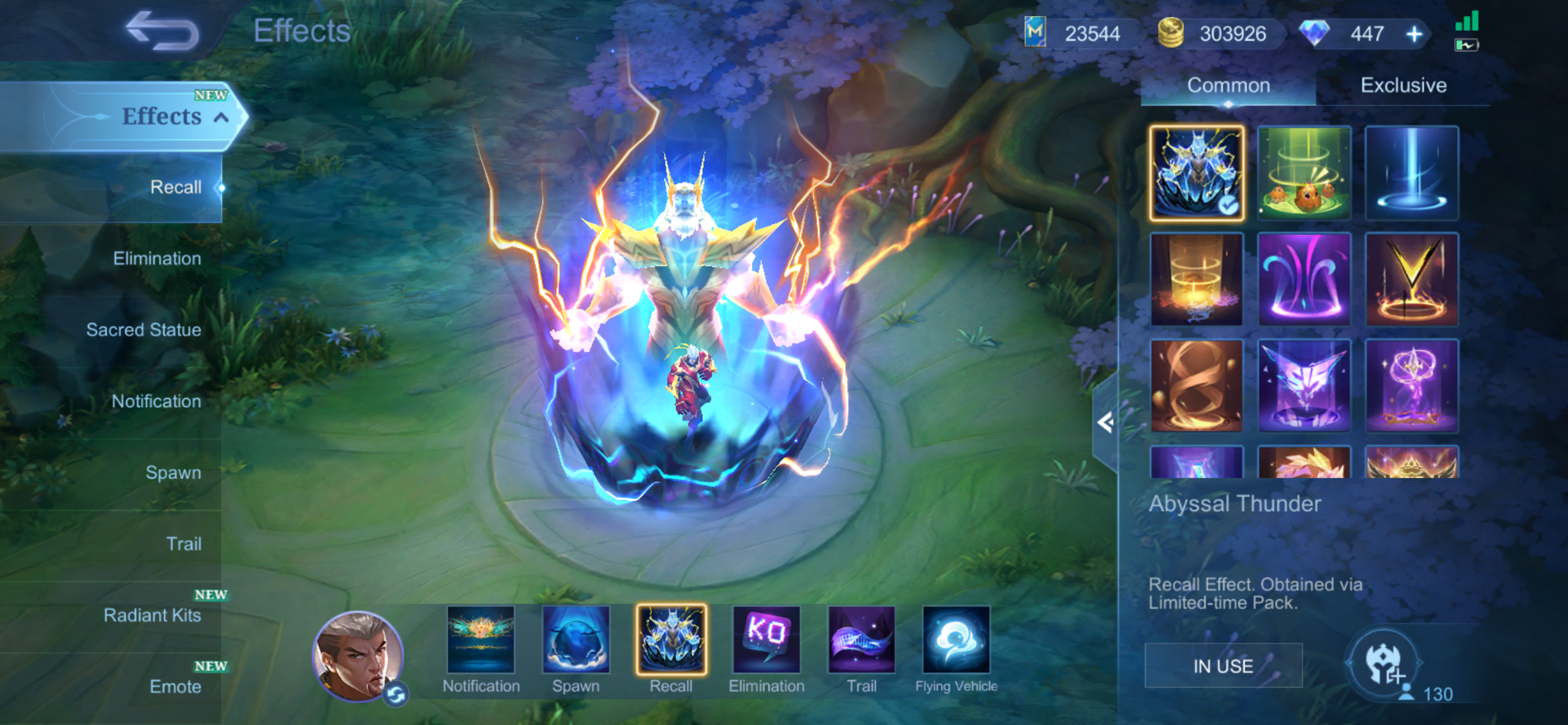The width and height of the screenshot is (1568, 725).
Task: Click the IN USE button
Action: (1223, 666)
